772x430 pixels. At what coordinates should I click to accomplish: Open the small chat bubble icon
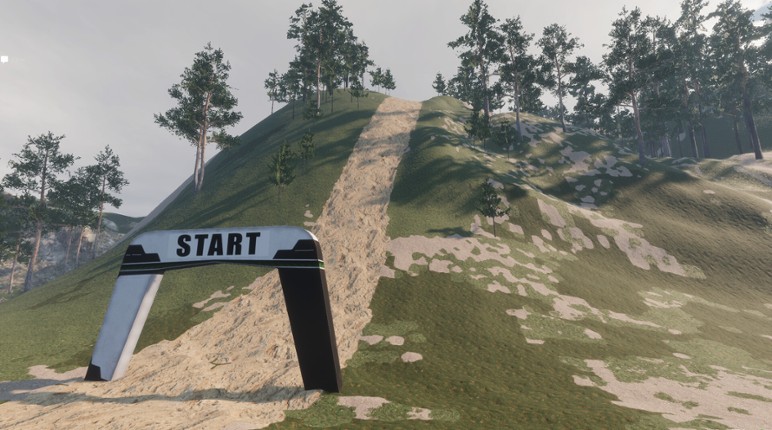pos(4,60)
